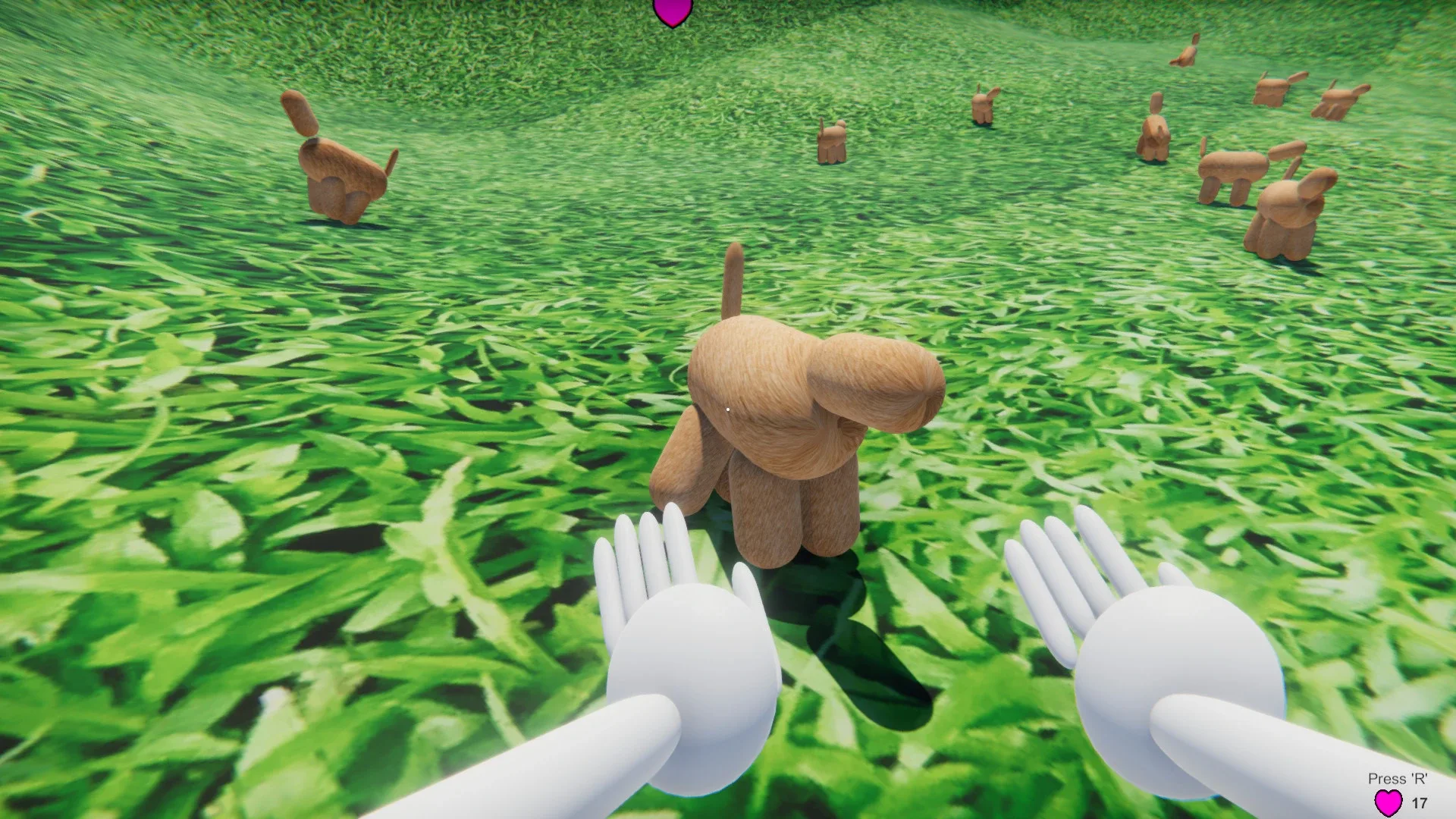Click the right hand's extended fingers
Viewport: 1456px width, 819px height.
click(x=1054, y=561)
